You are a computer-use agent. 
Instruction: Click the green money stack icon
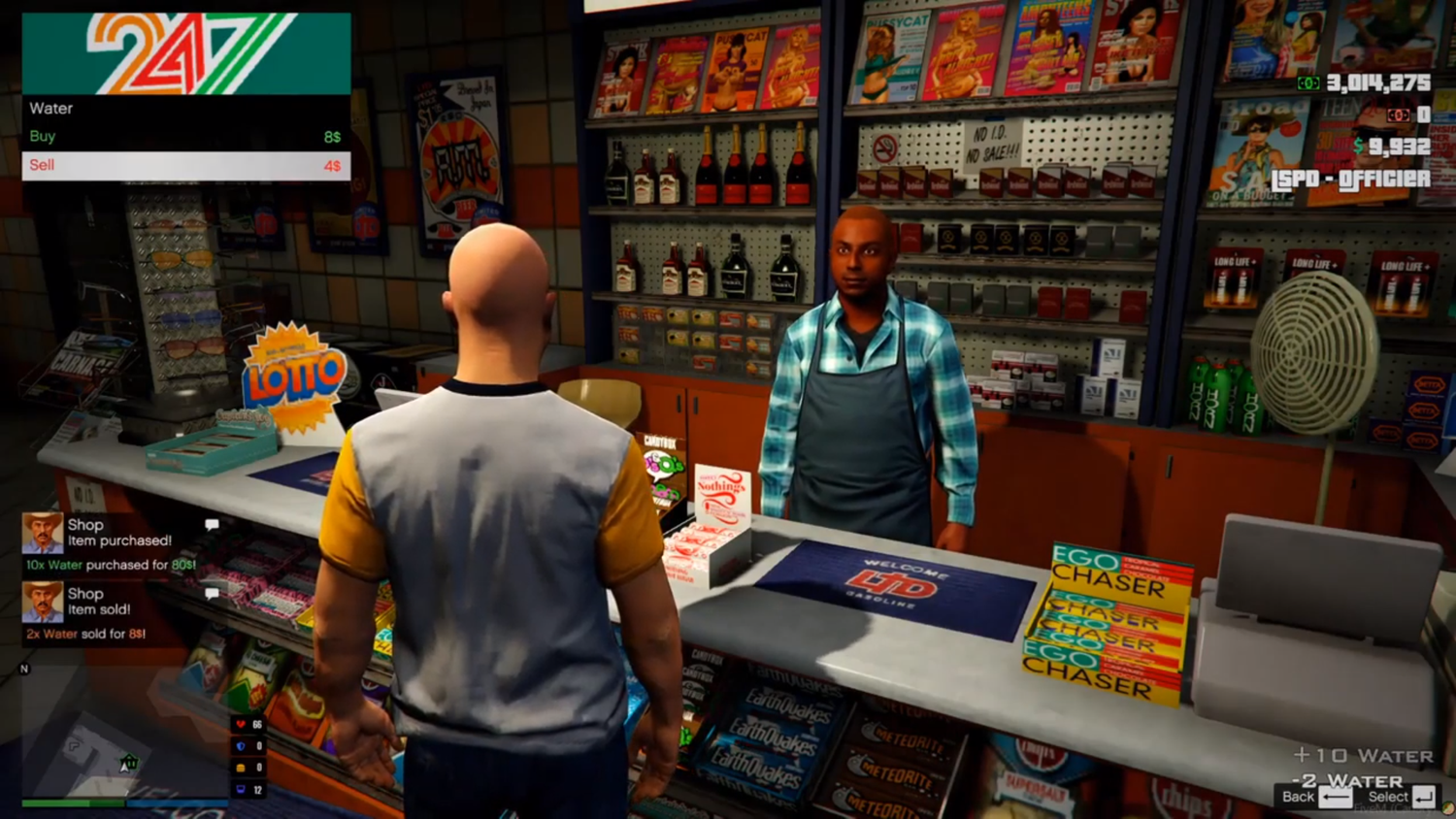(1309, 84)
